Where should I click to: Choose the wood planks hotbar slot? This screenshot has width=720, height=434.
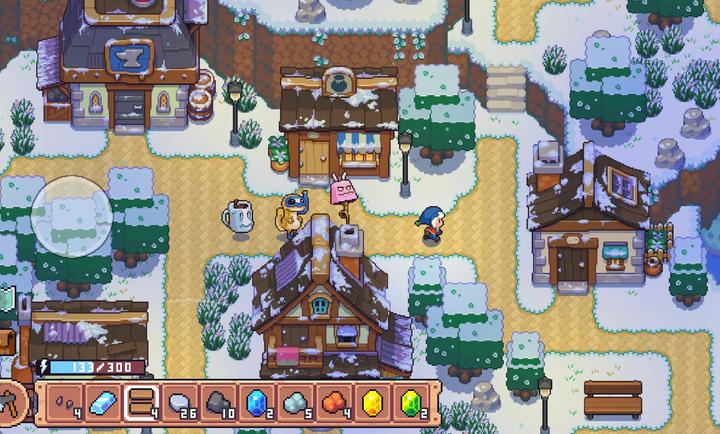[141, 402]
